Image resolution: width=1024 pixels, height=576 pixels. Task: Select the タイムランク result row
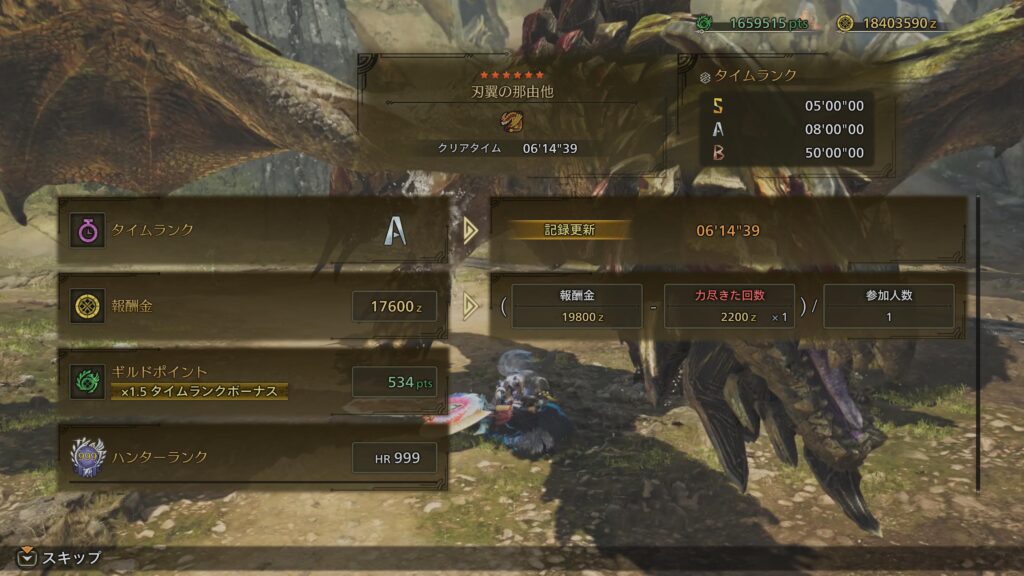(x=252, y=231)
